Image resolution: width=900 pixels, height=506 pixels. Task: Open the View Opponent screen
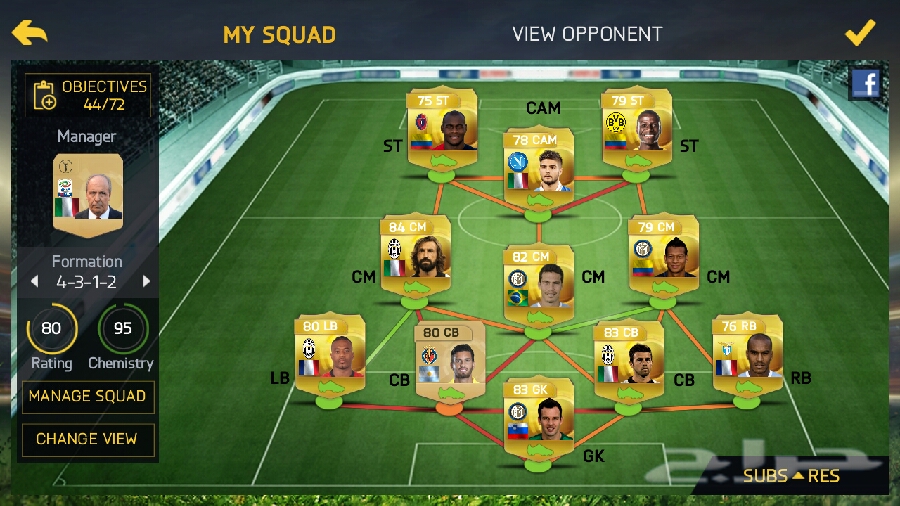[x=587, y=34]
